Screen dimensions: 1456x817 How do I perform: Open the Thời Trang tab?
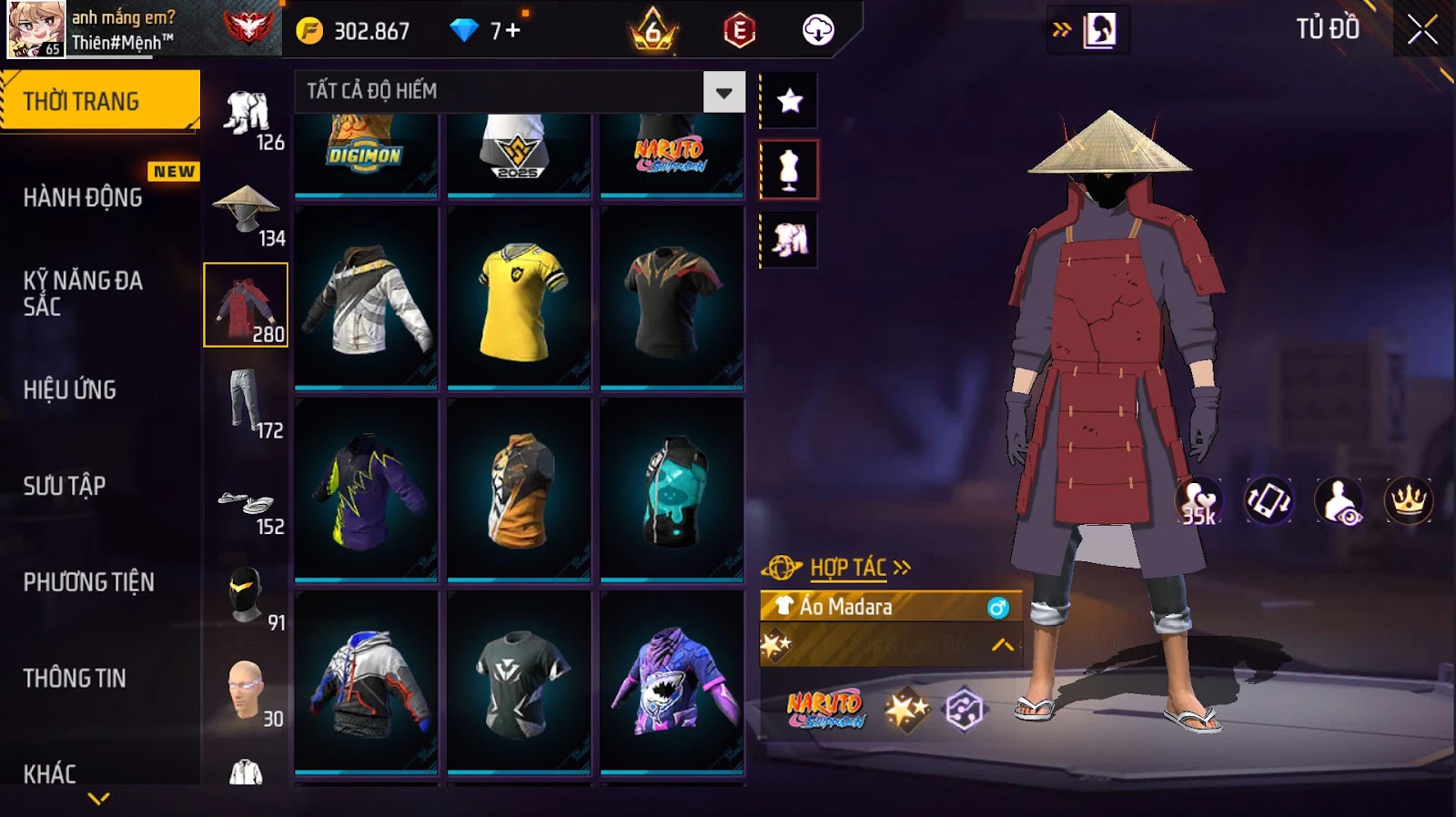[x=100, y=101]
